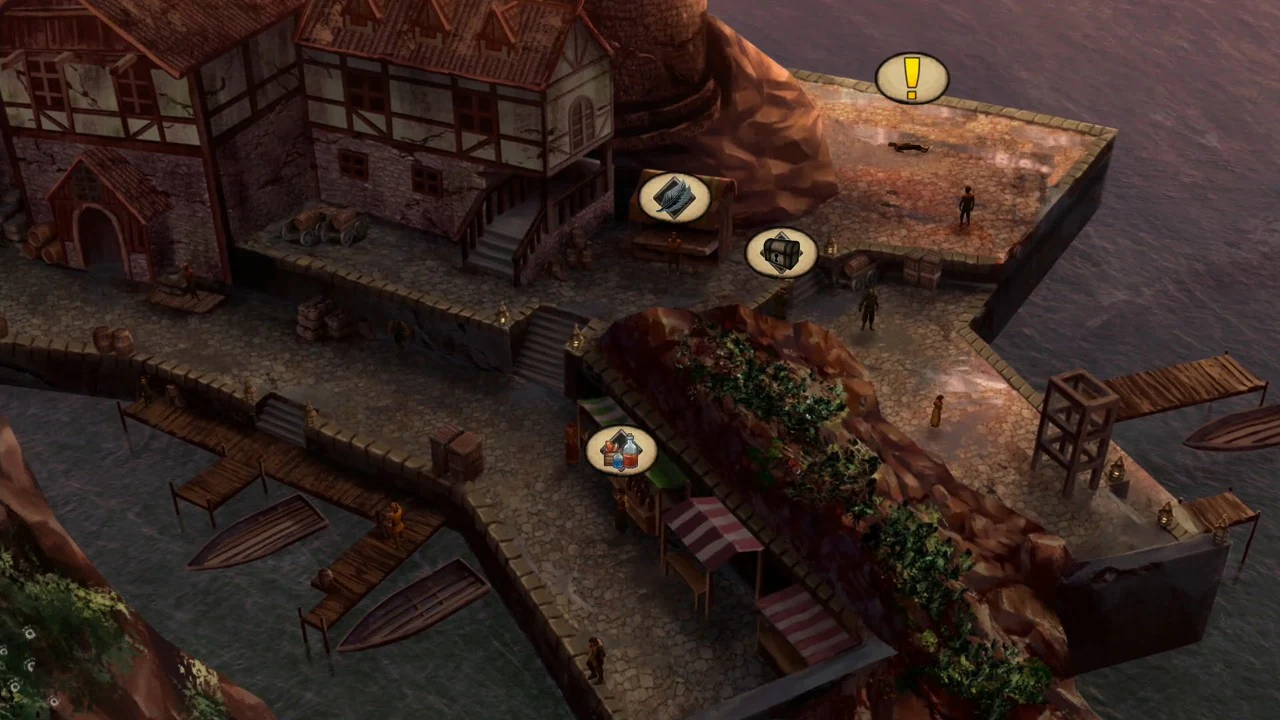Select the locked chest marker
The width and height of the screenshot is (1280, 720).
[780, 252]
